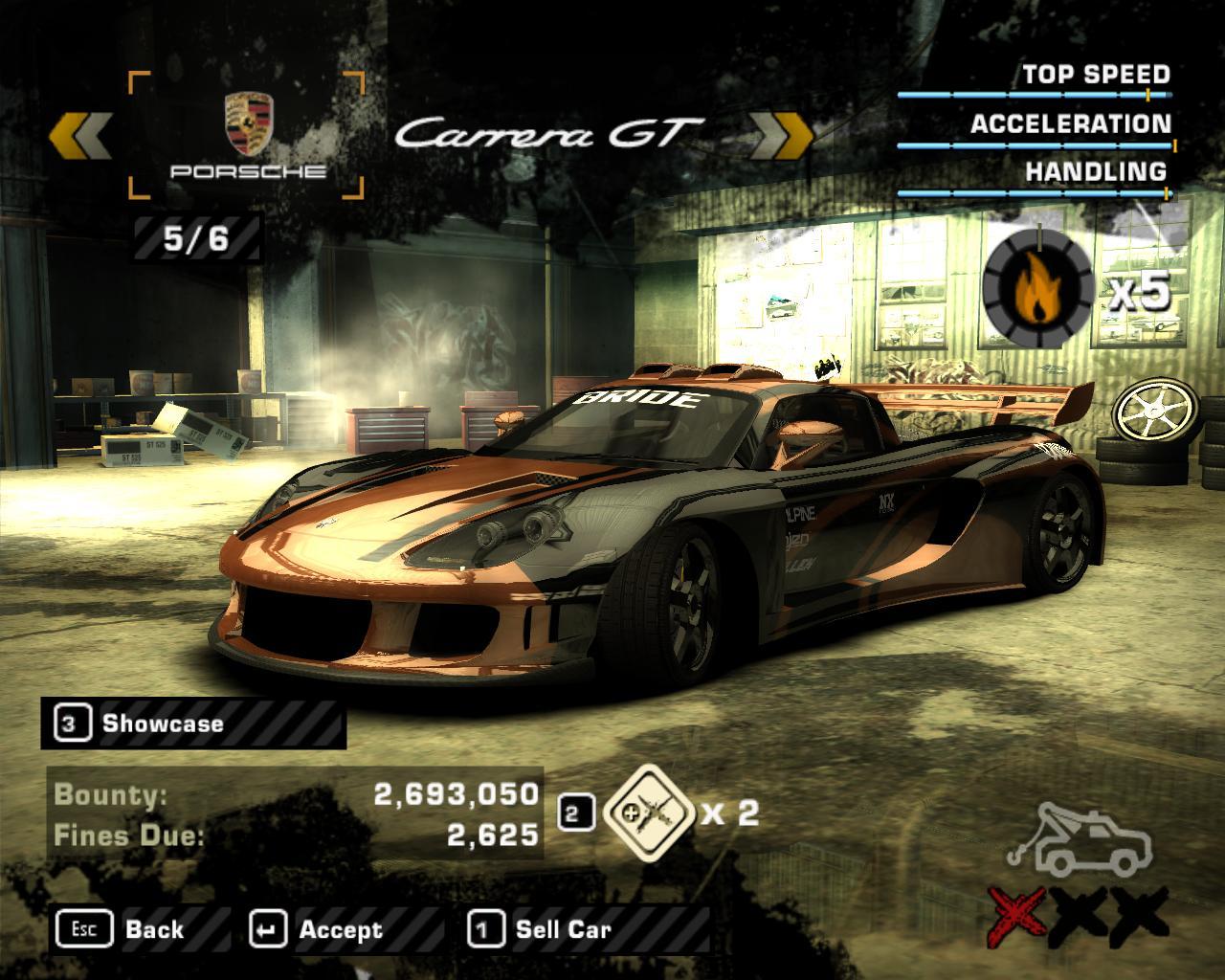The height and width of the screenshot is (980, 1225).
Task: Open the Showcase view
Action: pyautogui.click(x=163, y=722)
